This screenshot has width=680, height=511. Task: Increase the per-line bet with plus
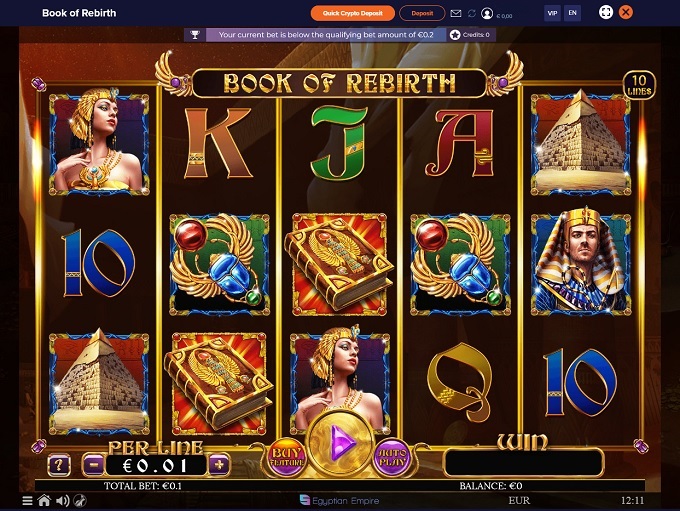point(220,464)
